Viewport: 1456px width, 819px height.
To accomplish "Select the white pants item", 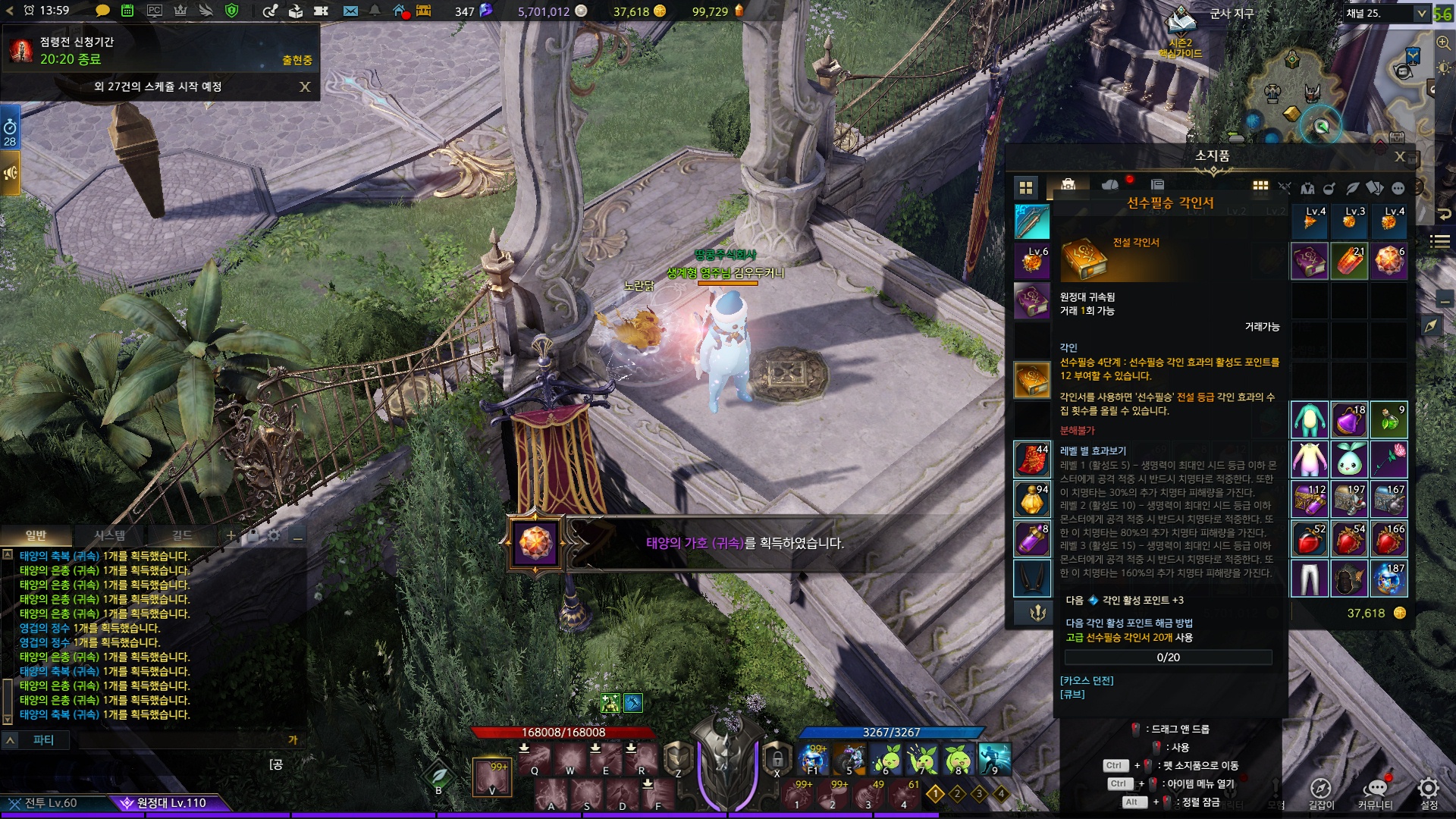I will tap(1310, 579).
